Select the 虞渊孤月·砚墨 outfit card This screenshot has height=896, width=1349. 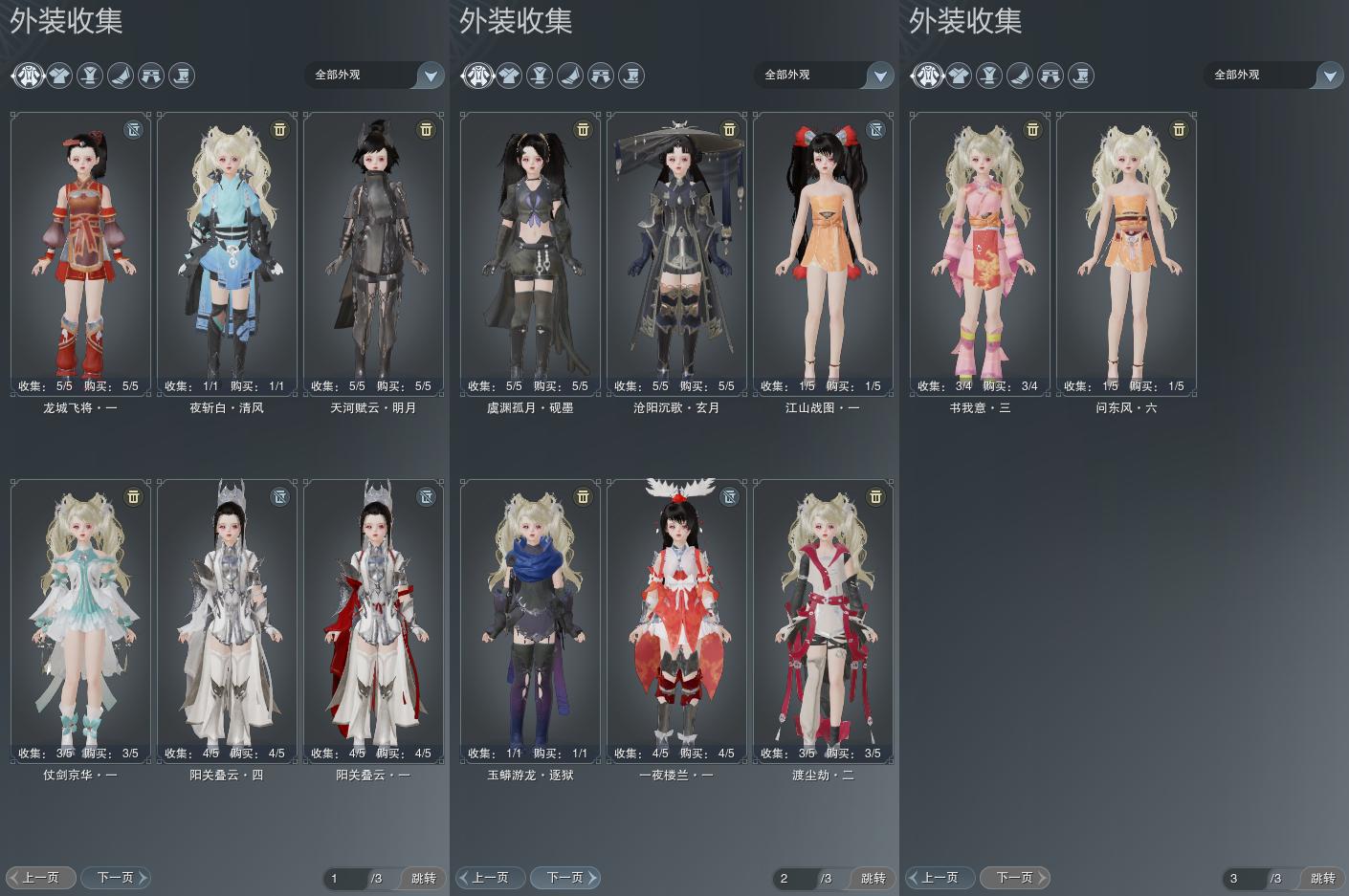(530, 253)
